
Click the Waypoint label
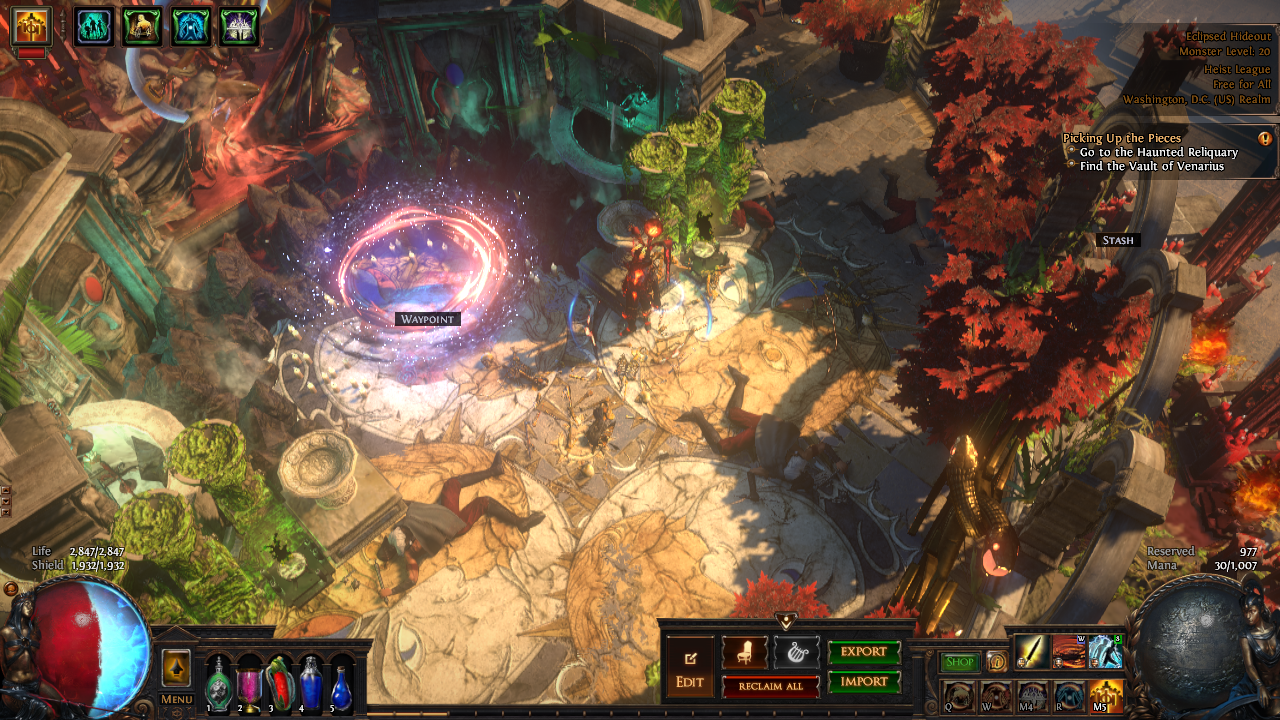pos(427,319)
